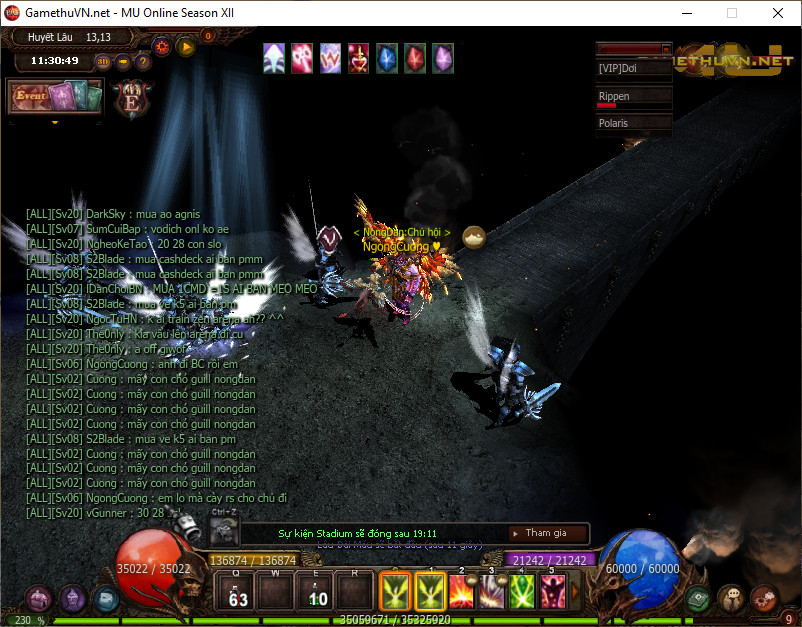Use the Q potion slot with 63

[x=237, y=592]
